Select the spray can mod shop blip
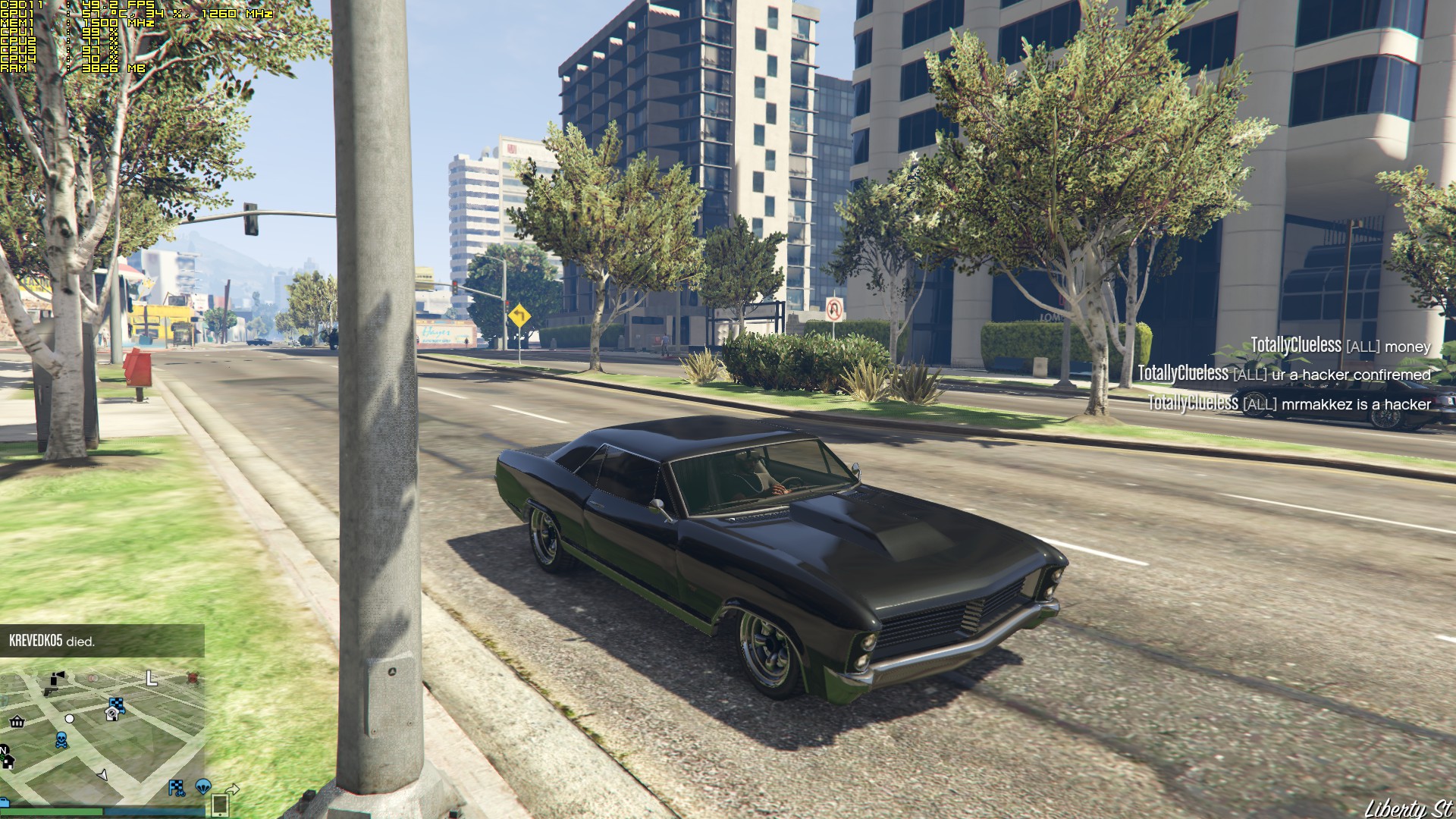1456x819 pixels. tap(57, 676)
